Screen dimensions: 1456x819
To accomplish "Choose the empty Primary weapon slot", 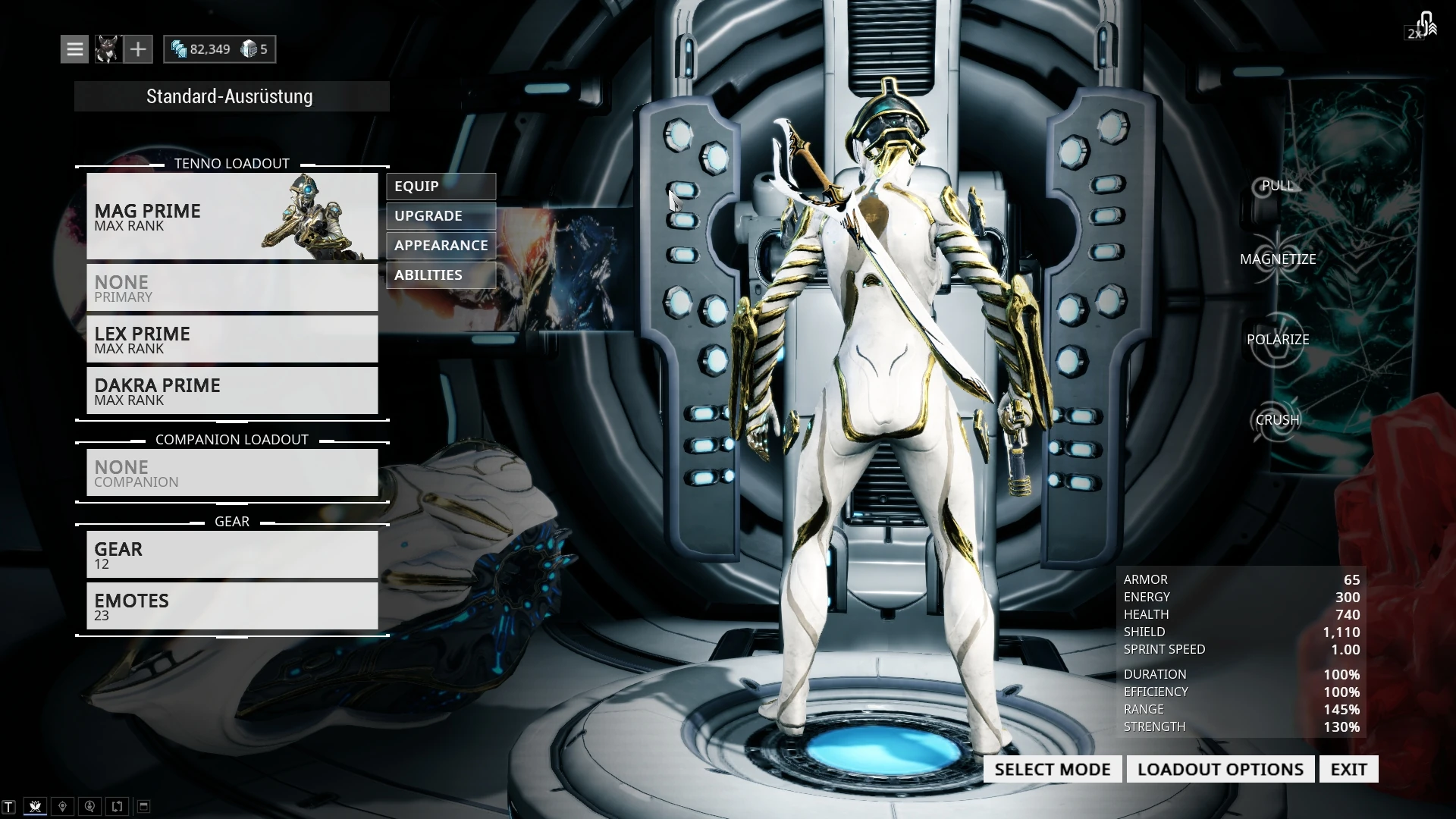I will tap(232, 288).
